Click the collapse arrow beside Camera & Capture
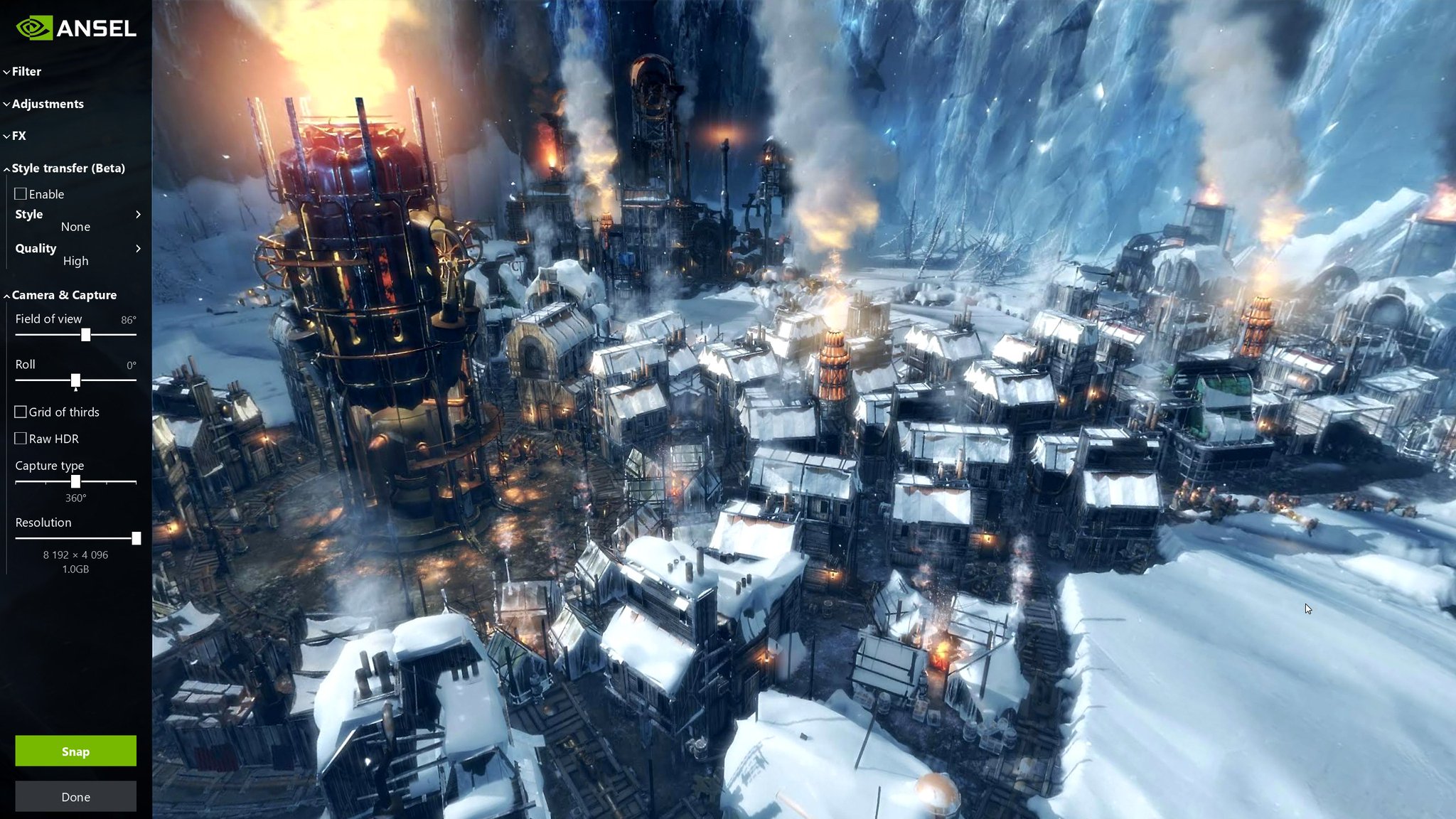 (x=6, y=294)
